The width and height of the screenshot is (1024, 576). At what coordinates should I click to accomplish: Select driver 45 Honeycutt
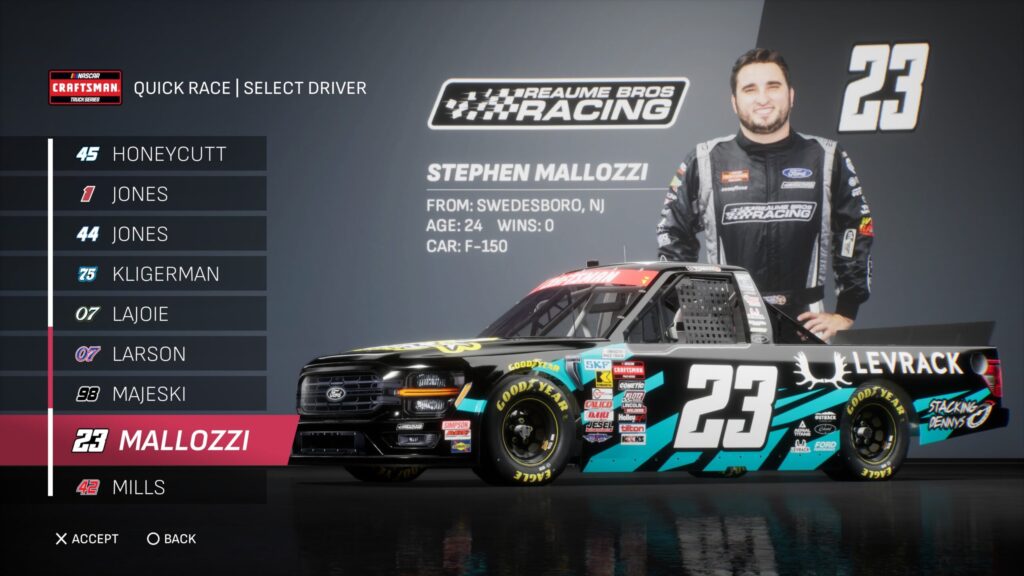160,154
